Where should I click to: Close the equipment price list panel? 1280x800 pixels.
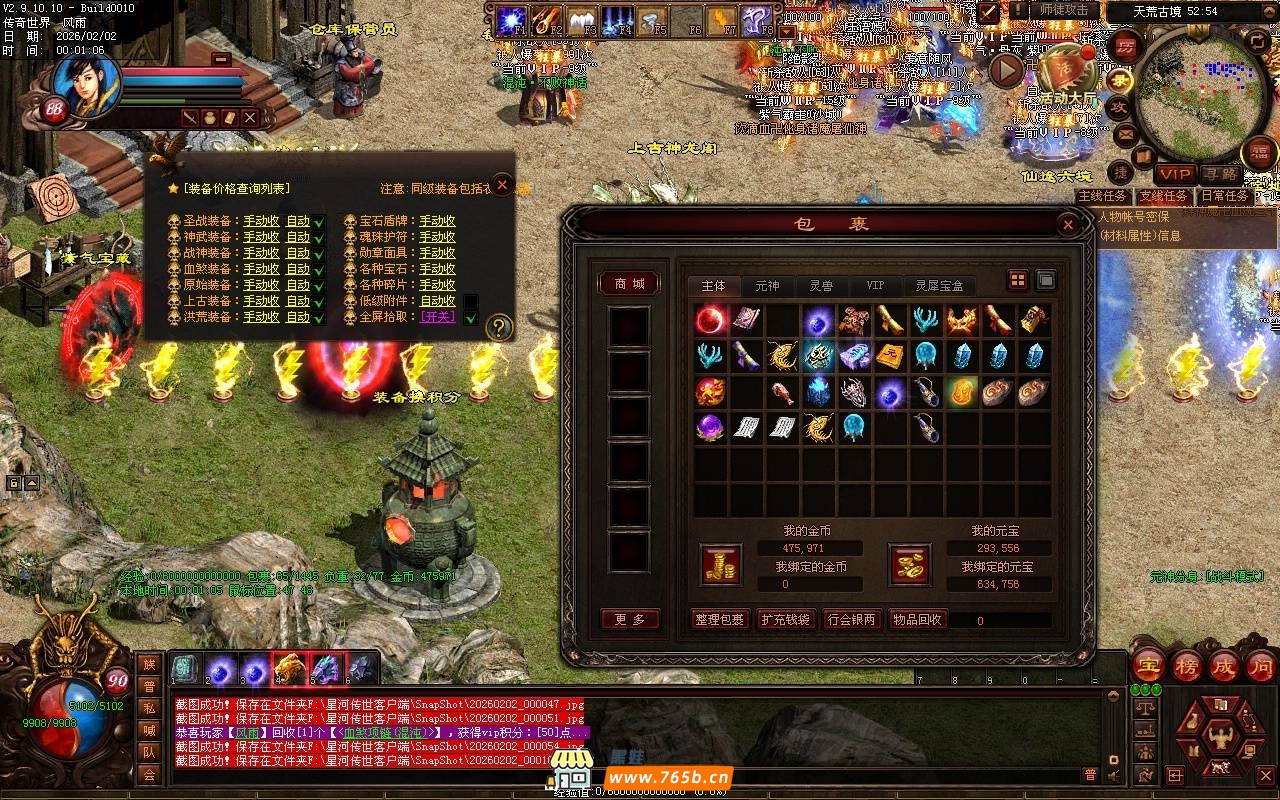(502, 185)
